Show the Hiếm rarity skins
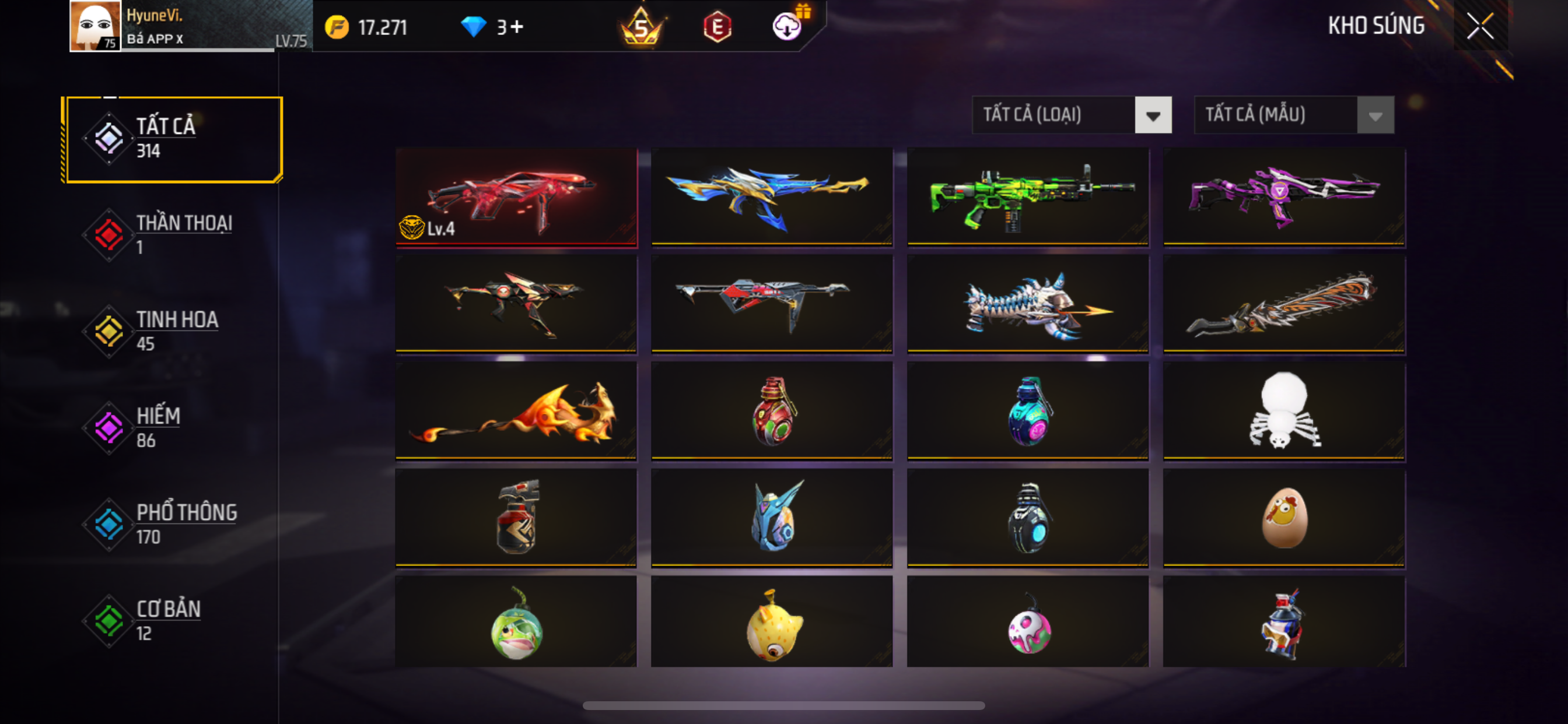This screenshot has width=1568, height=724. [x=173, y=428]
